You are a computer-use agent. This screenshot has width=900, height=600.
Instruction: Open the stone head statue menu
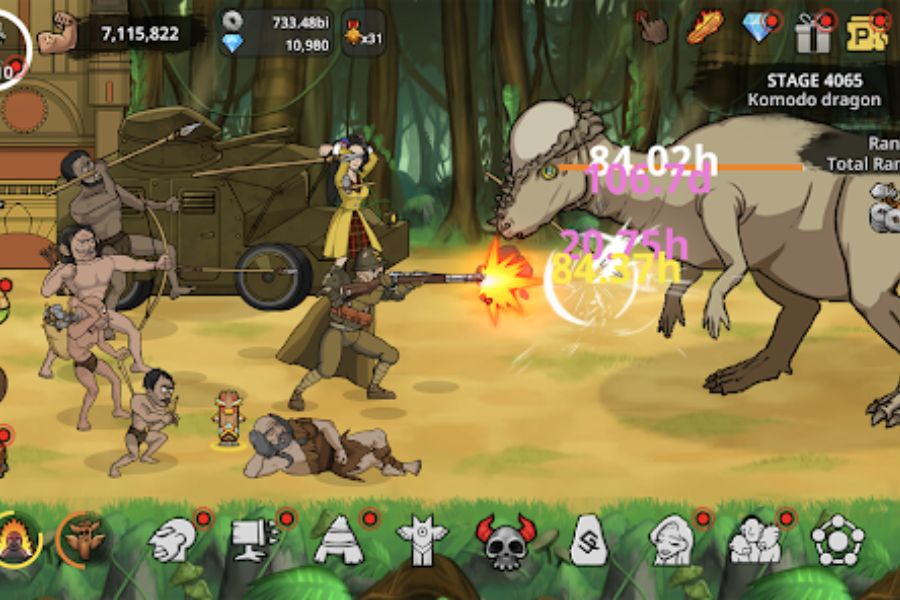point(172,540)
